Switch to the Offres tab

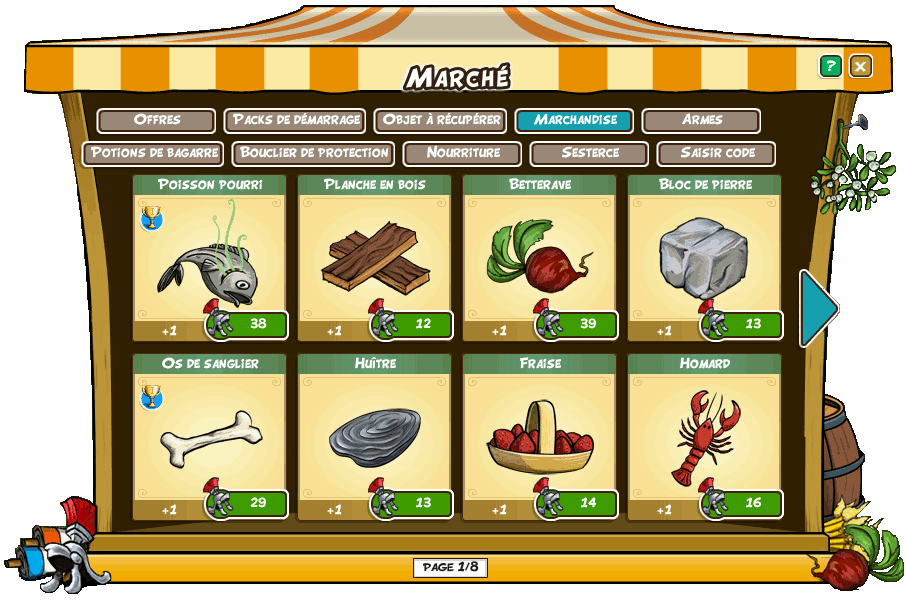pyautogui.click(x=156, y=120)
